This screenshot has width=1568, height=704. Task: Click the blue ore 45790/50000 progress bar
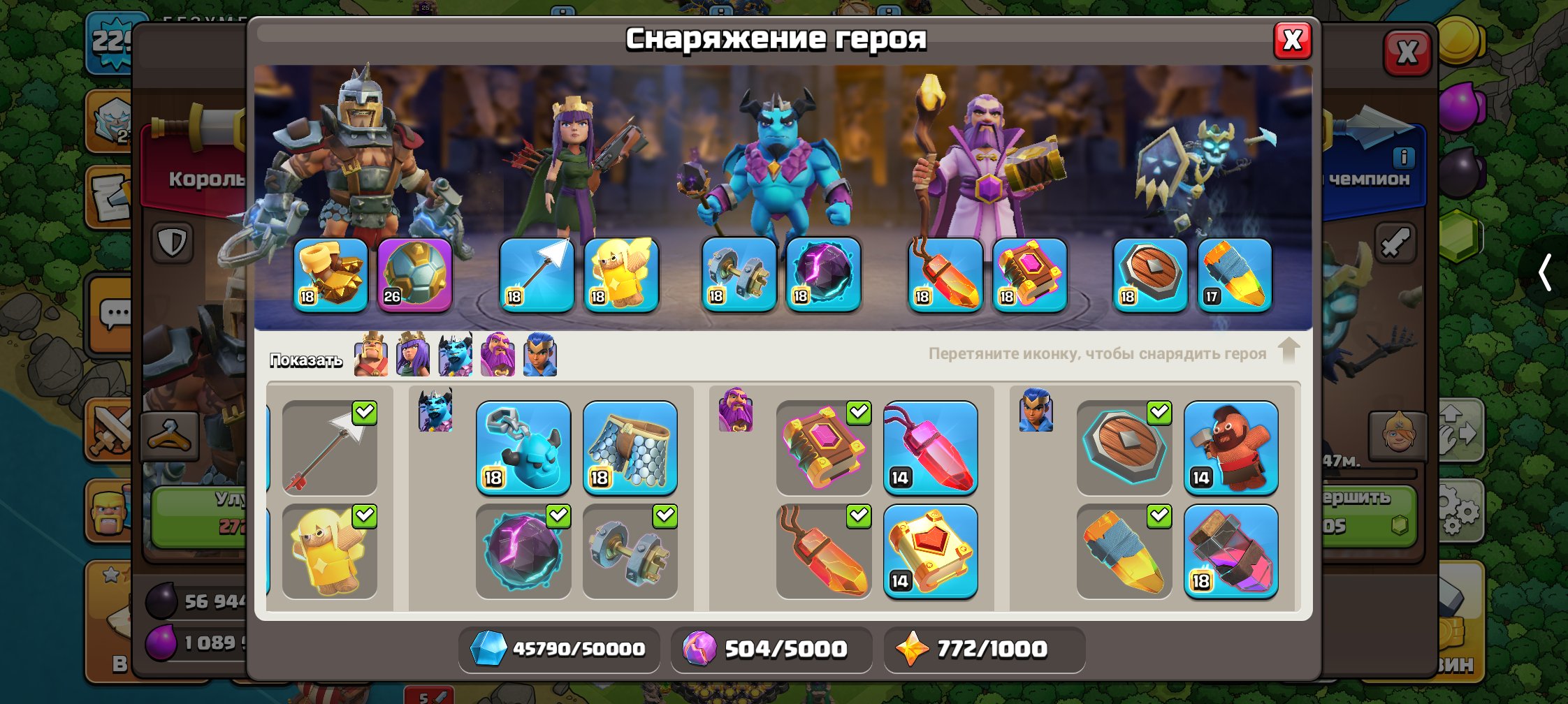[x=558, y=648]
